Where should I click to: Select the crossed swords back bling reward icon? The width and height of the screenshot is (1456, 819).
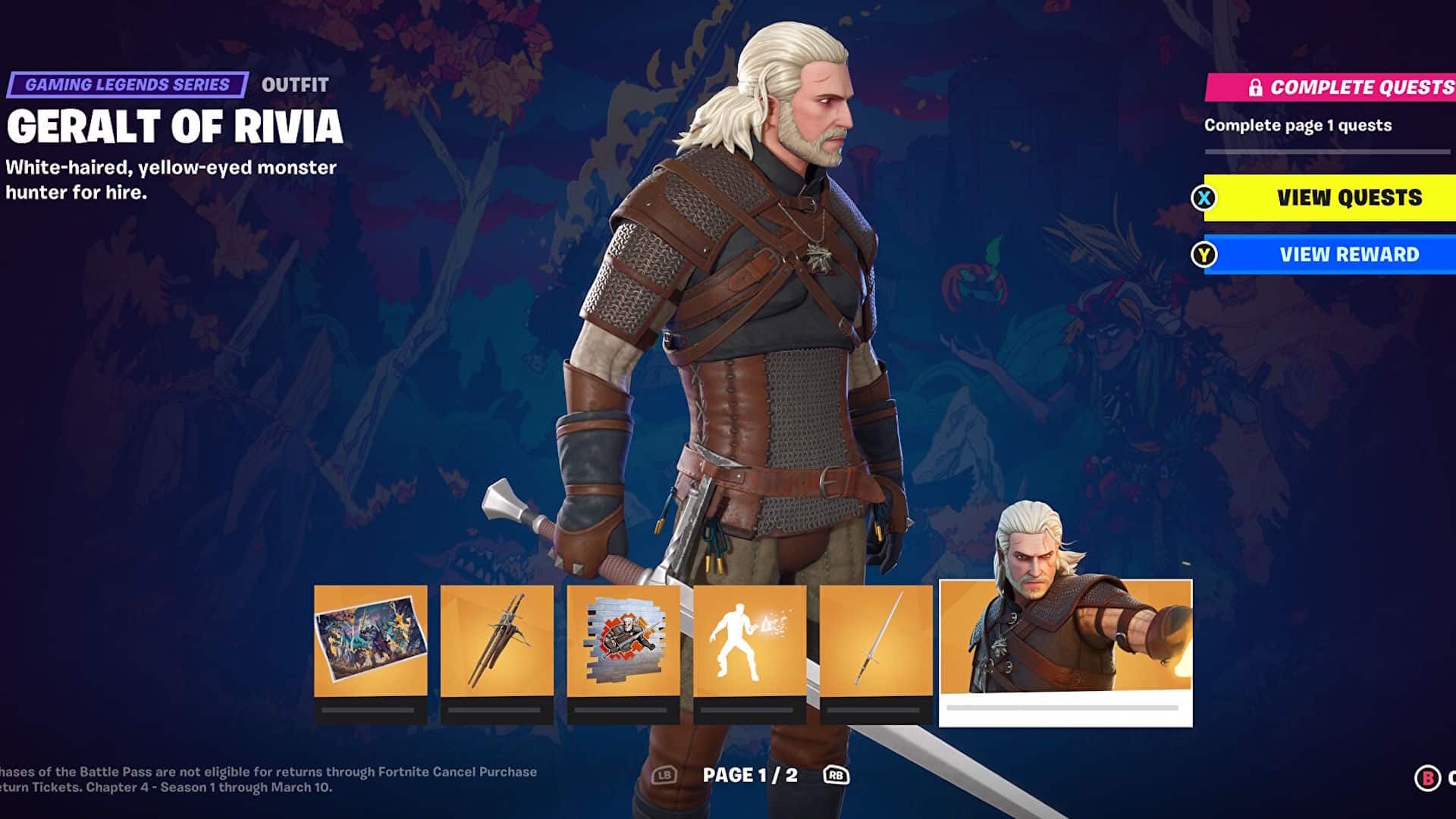(497, 639)
